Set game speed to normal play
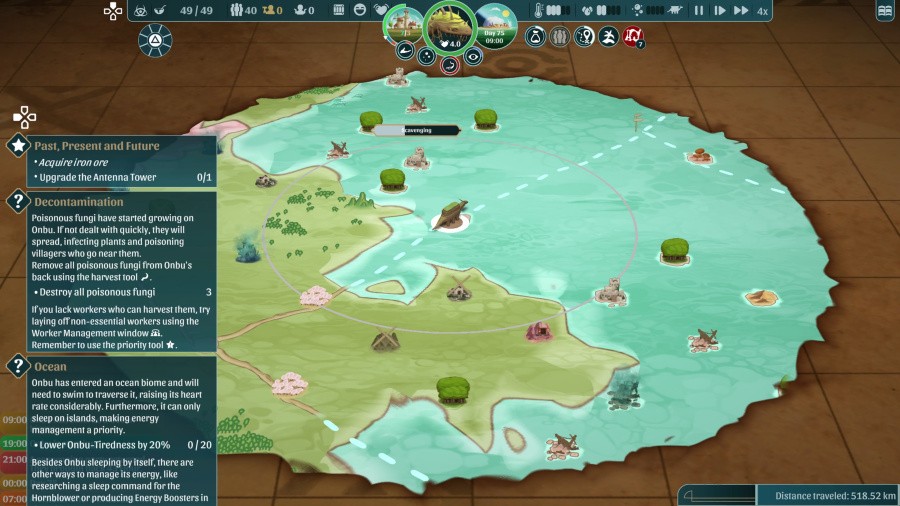Image resolution: width=900 pixels, height=506 pixels. click(719, 11)
